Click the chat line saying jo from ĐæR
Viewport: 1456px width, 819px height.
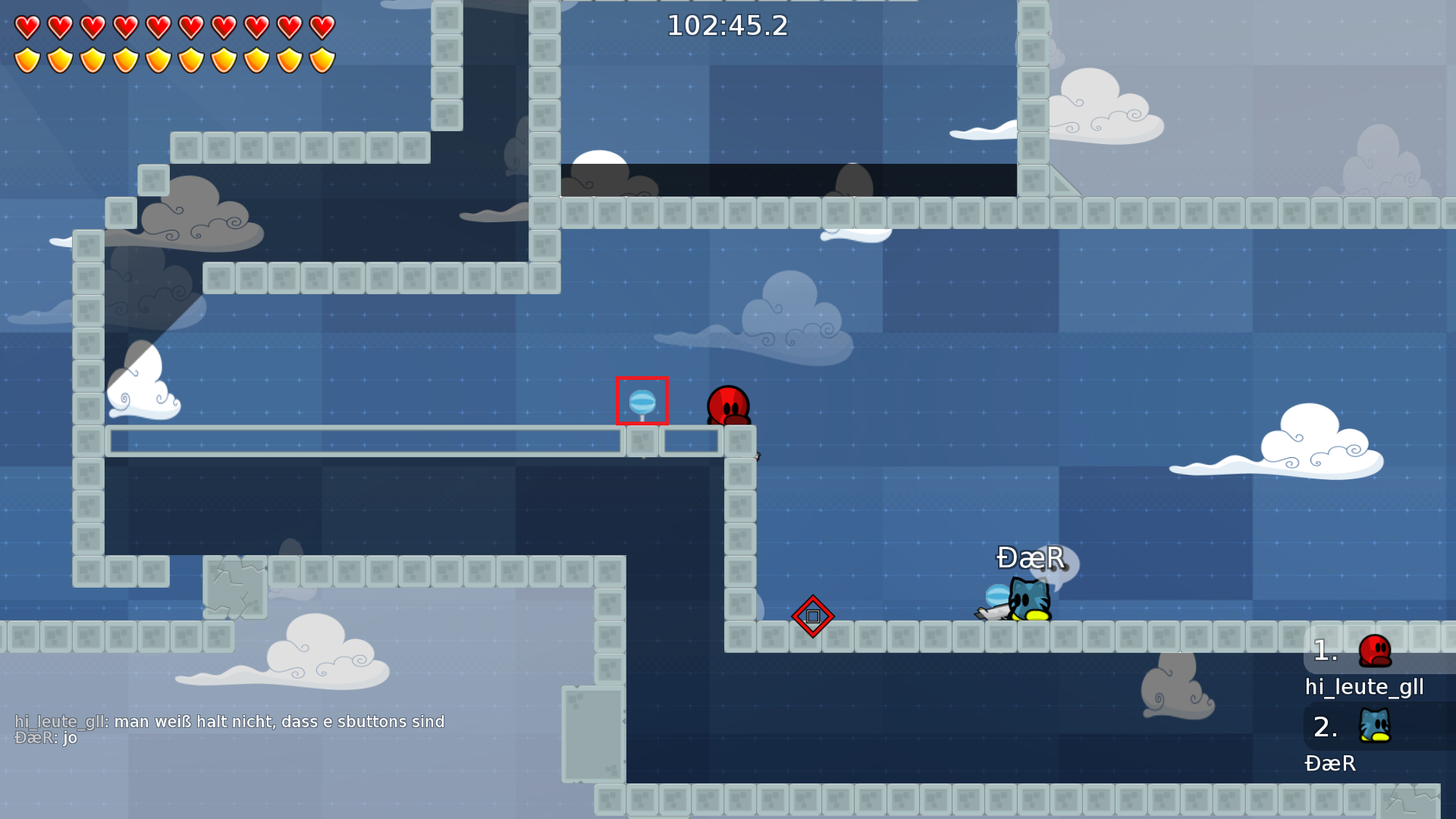45,736
